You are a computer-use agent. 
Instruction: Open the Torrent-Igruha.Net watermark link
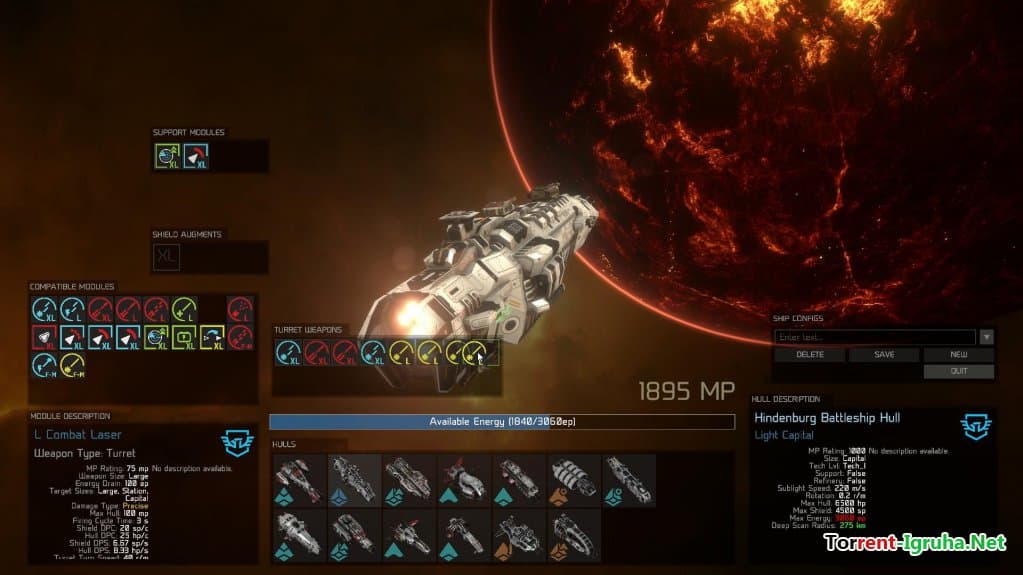(914, 543)
